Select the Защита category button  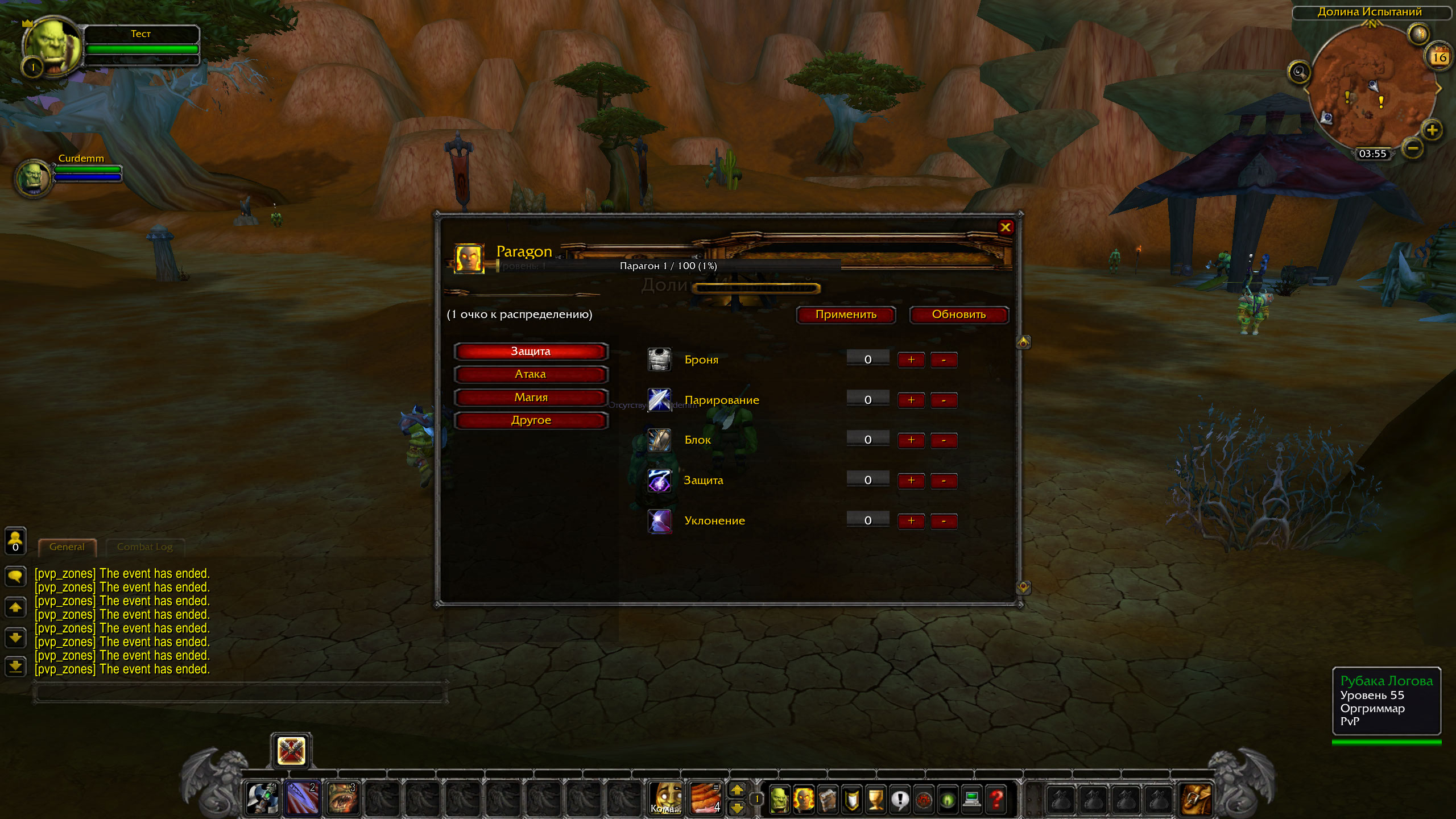(531, 351)
